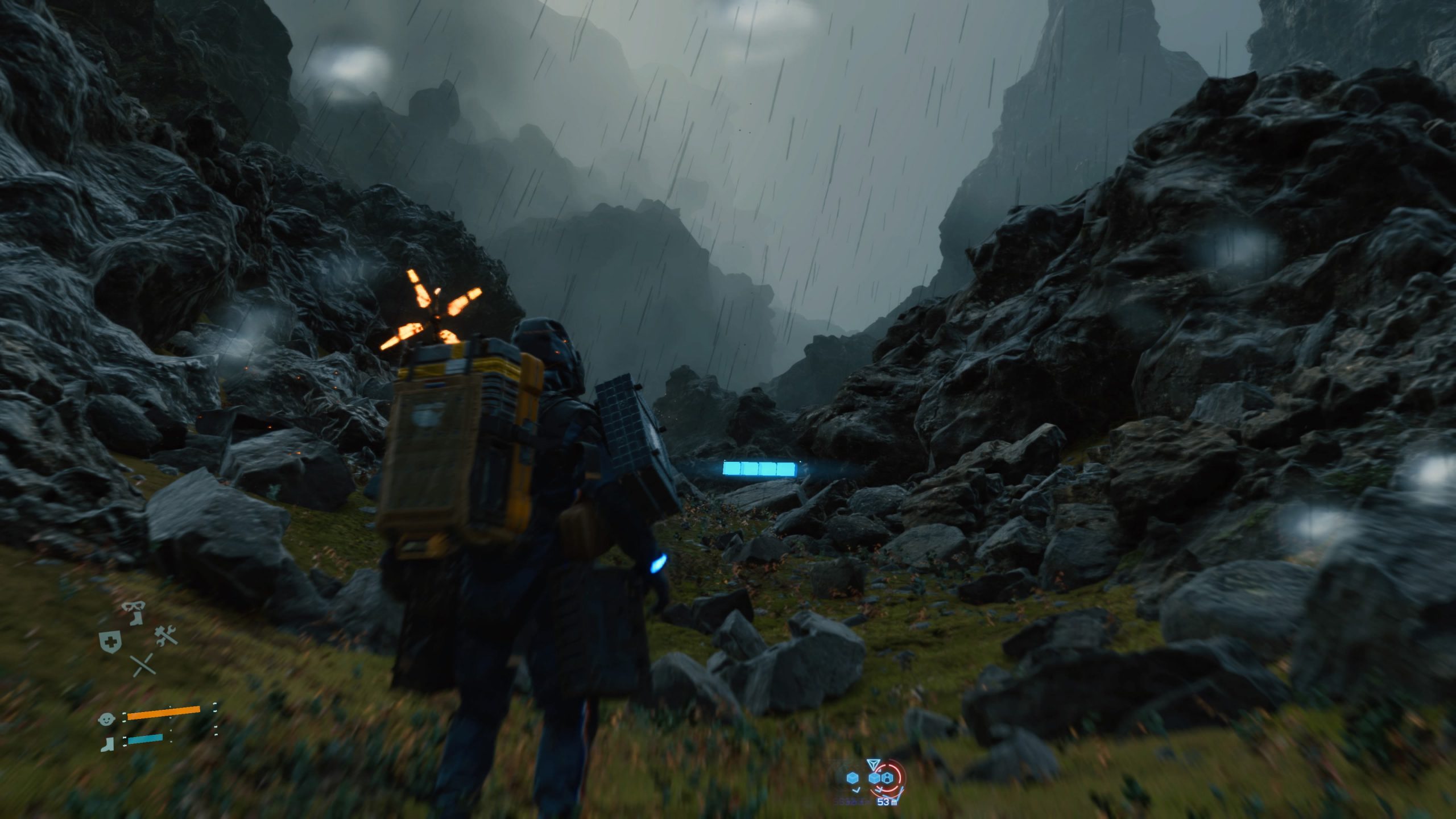Select the smiling BB baby face icon
The height and width of the screenshot is (819, 1456).
point(107,719)
